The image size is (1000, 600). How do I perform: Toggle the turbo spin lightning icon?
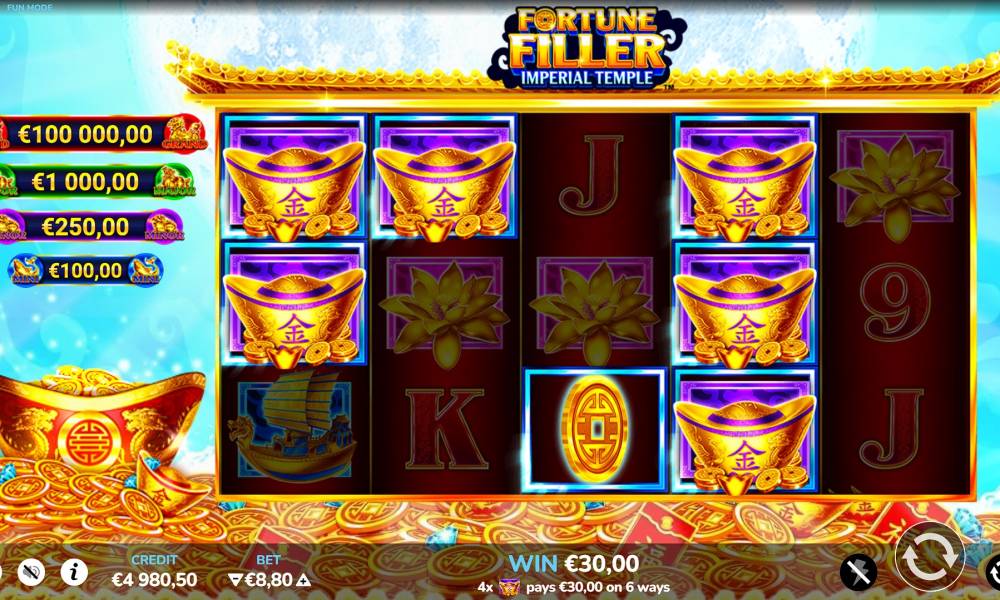coord(857,572)
